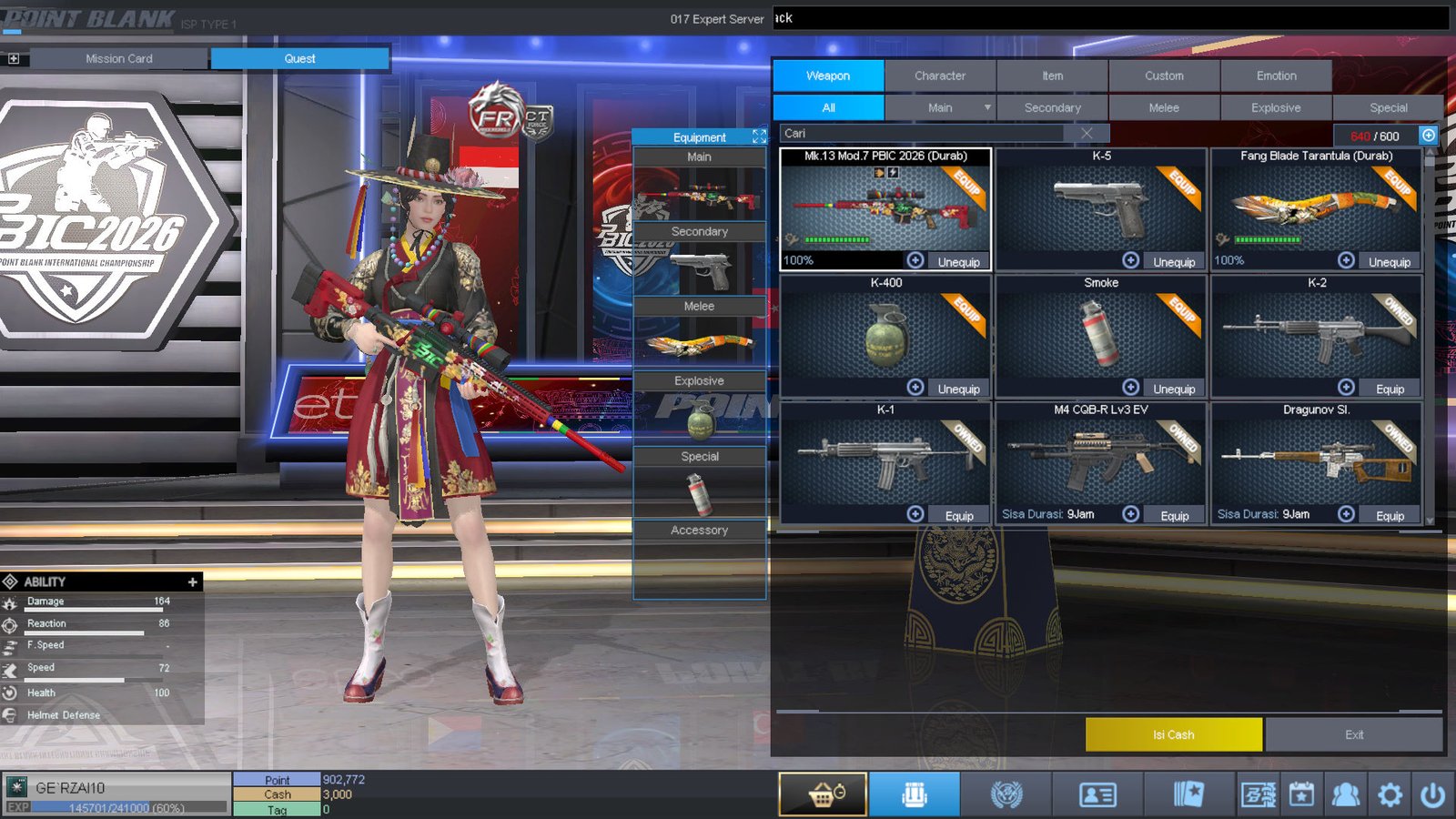Open the gear settings icon

coord(1390,794)
